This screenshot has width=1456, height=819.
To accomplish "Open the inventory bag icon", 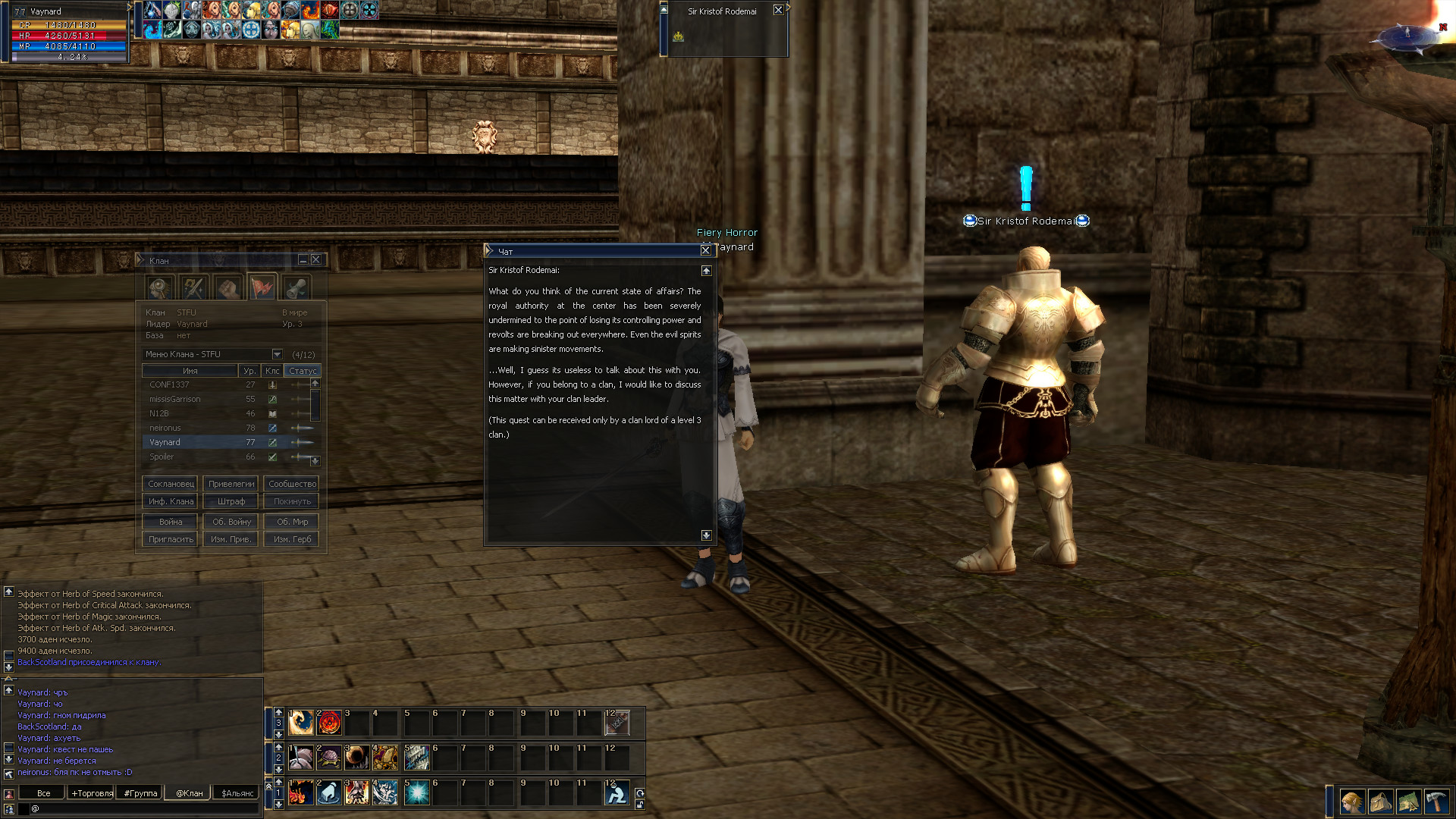I will (x=1380, y=802).
